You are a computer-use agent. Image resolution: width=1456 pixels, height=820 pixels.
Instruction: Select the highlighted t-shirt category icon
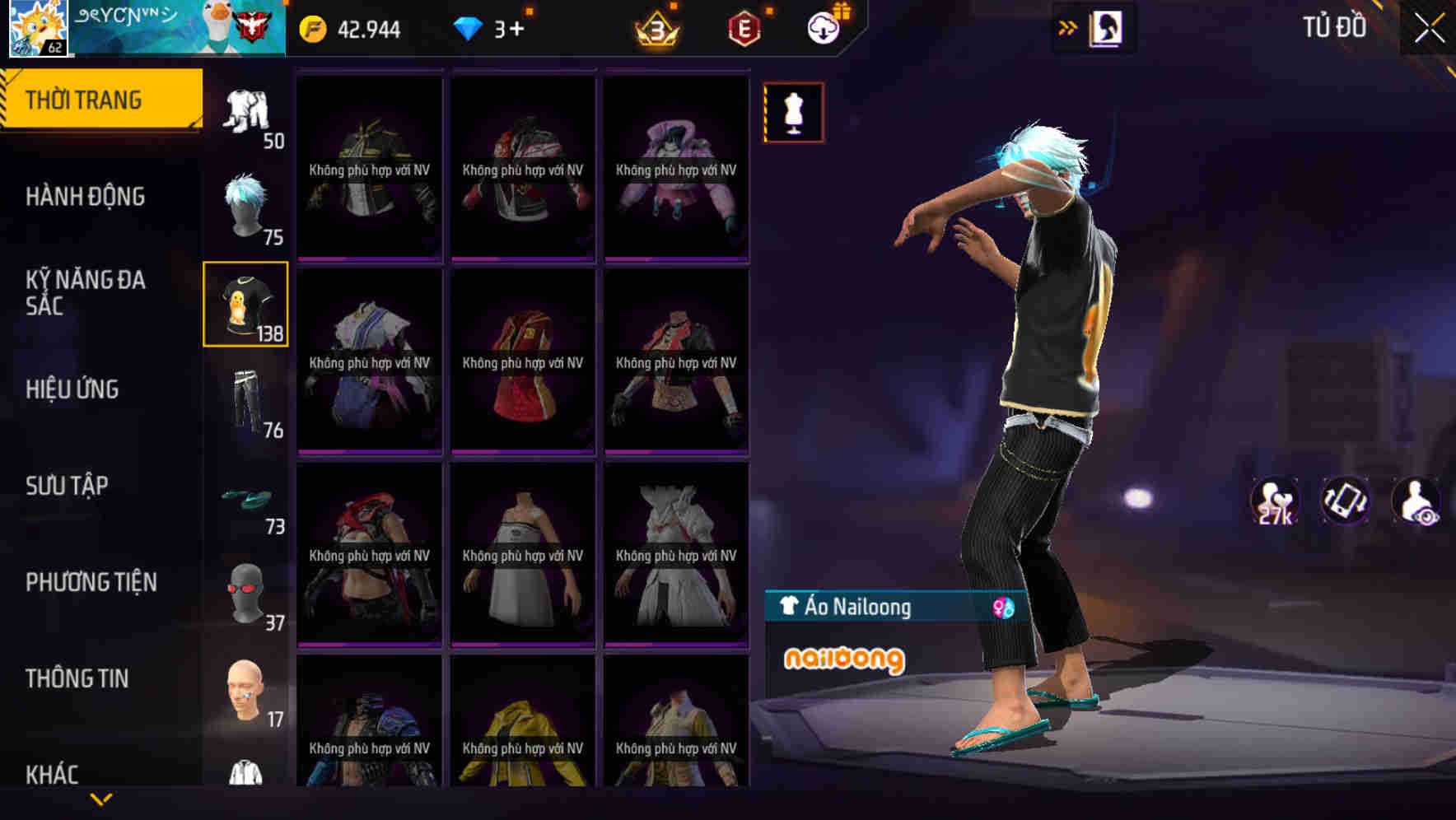[246, 305]
